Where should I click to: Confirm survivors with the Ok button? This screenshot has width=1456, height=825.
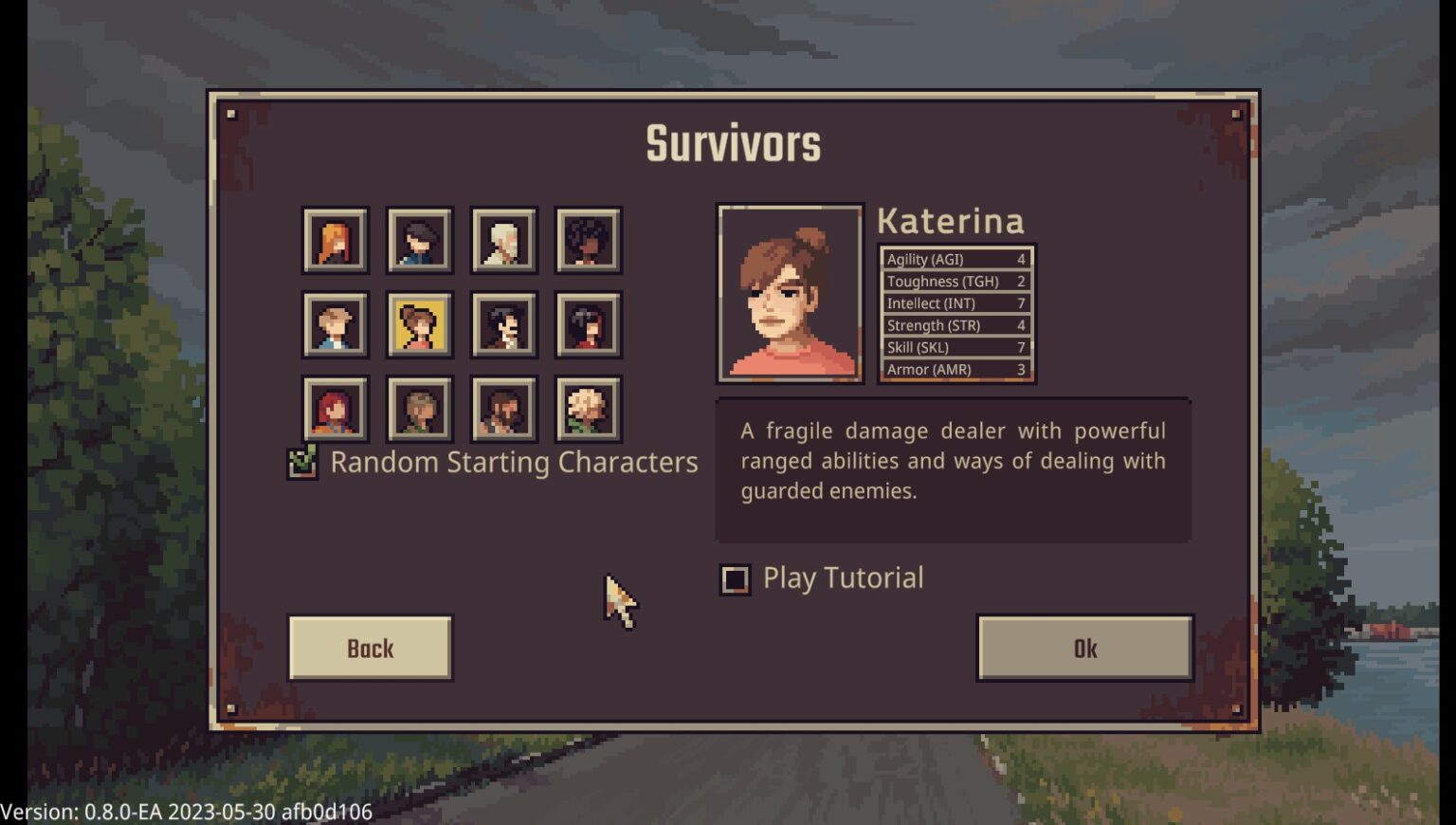tap(1083, 648)
